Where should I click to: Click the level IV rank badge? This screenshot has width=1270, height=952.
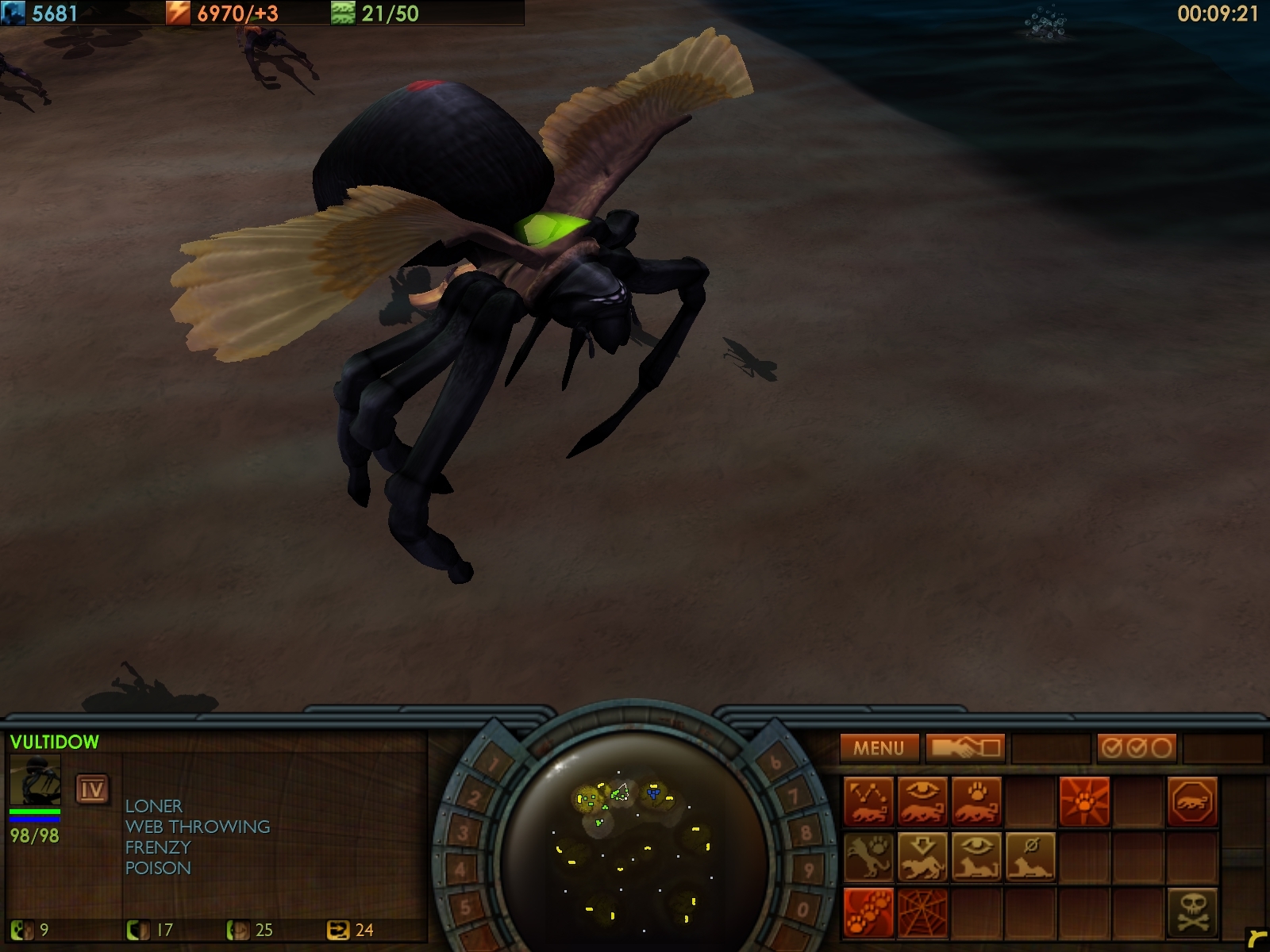tap(92, 789)
